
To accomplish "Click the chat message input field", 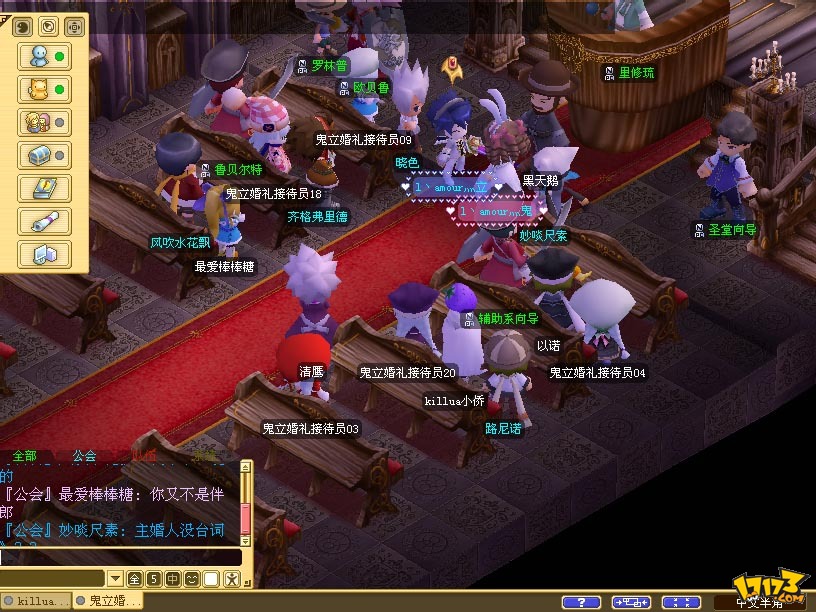I will [x=120, y=557].
